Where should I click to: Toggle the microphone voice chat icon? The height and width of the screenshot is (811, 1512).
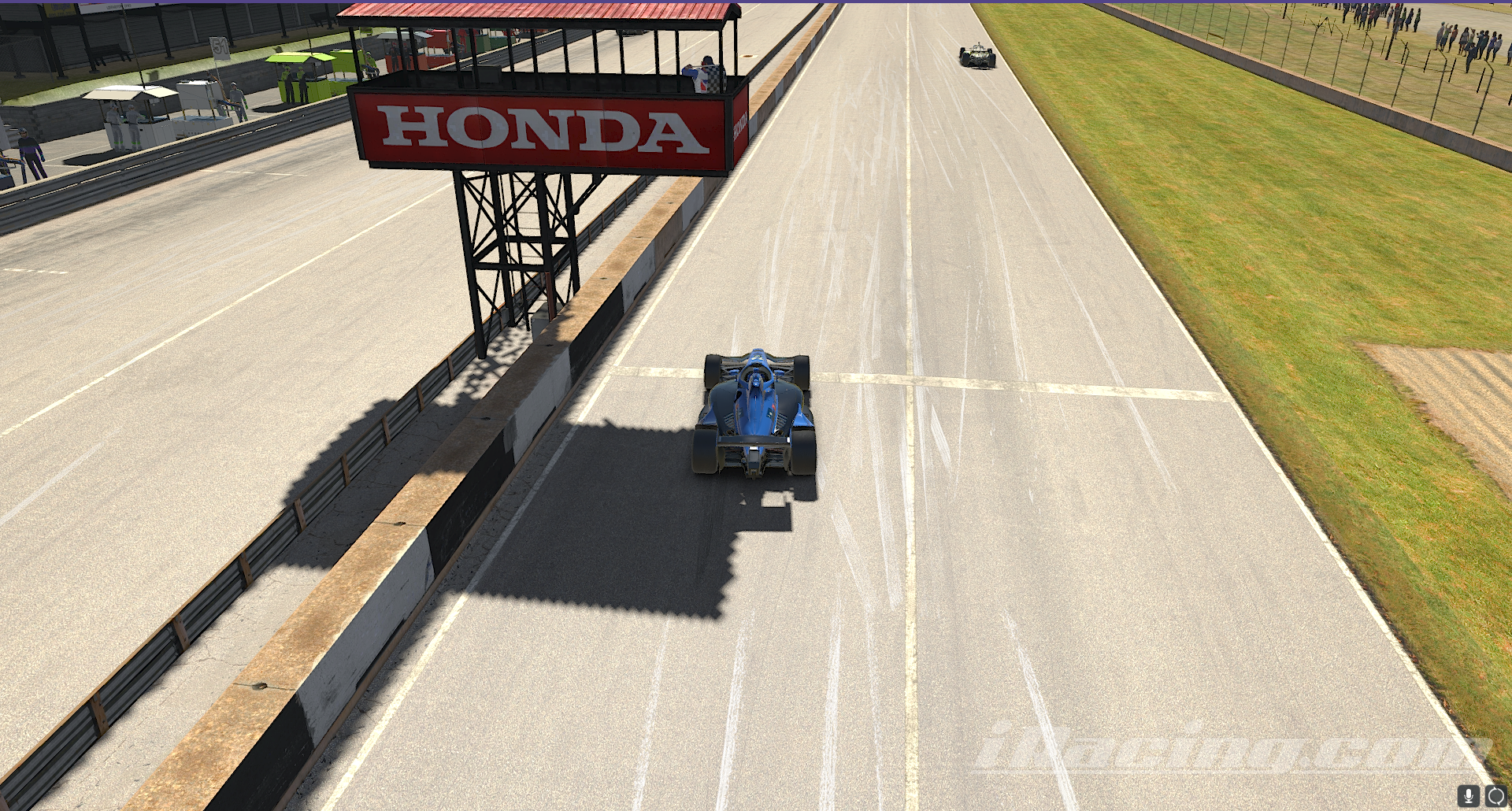coord(1468,796)
